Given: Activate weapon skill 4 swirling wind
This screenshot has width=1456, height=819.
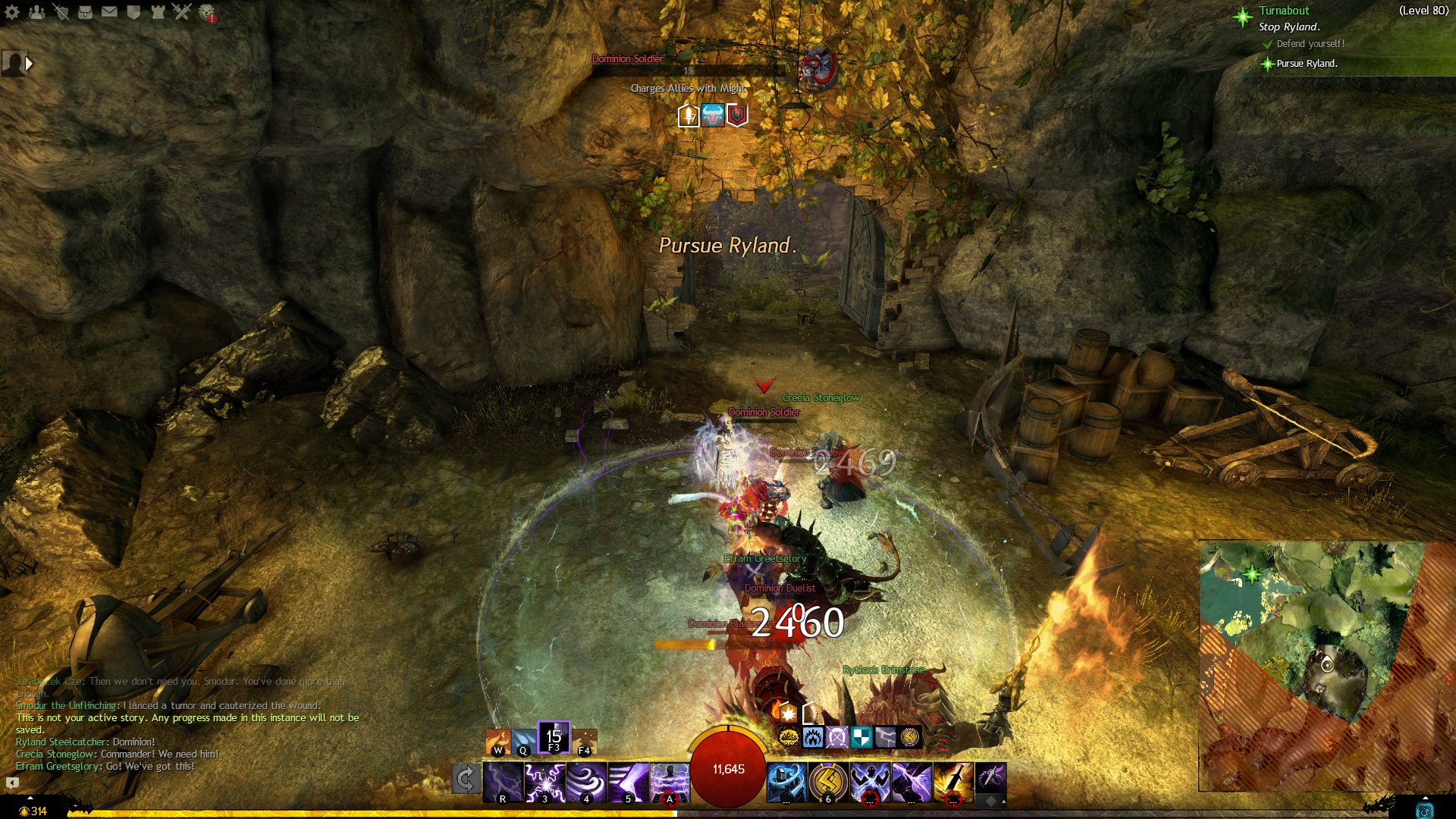Looking at the screenshot, I should pyautogui.click(x=586, y=782).
